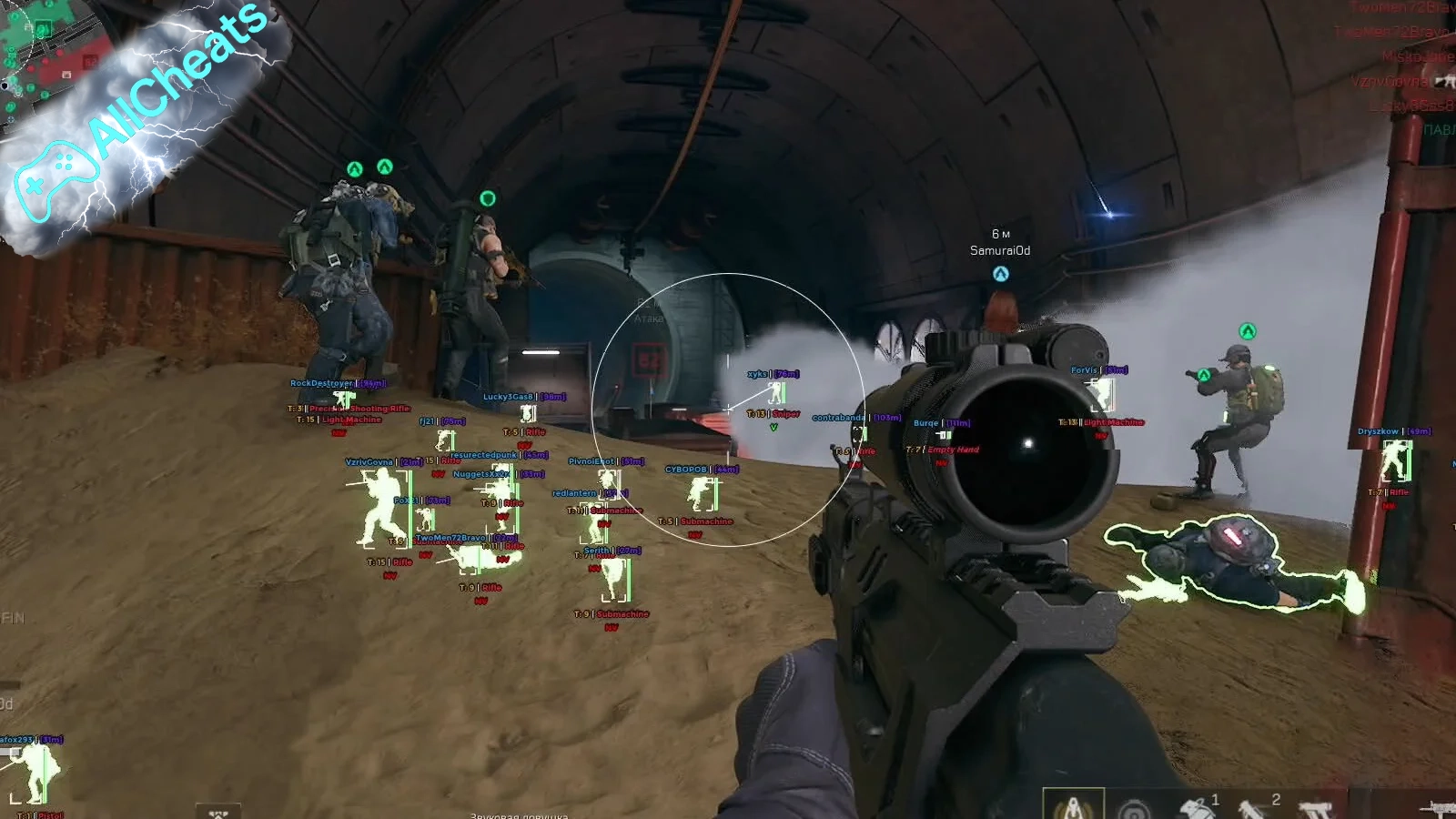Select the second grenade slot
This screenshot has height=819, width=1456.
(1257, 806)
